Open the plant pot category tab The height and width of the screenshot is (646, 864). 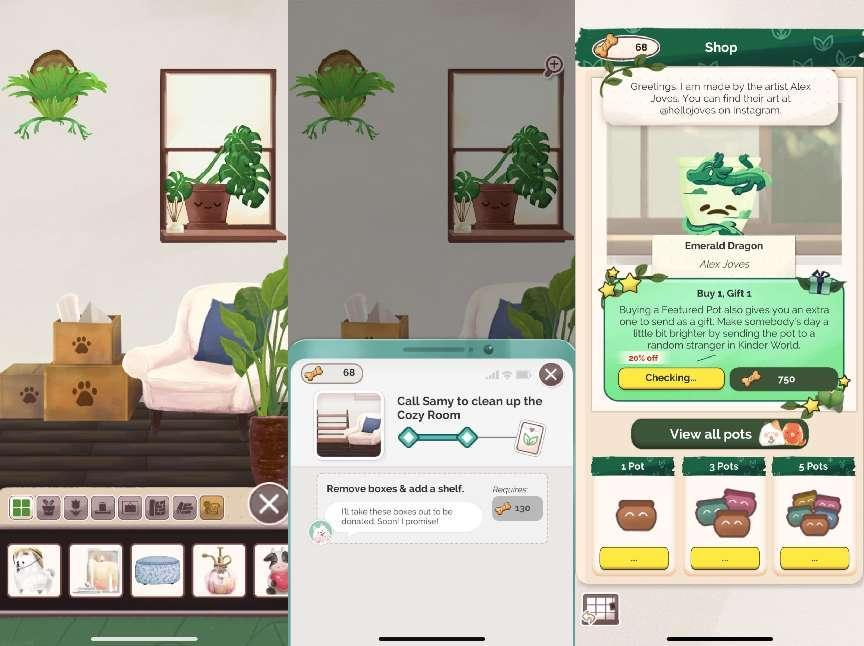pos(48,508)
